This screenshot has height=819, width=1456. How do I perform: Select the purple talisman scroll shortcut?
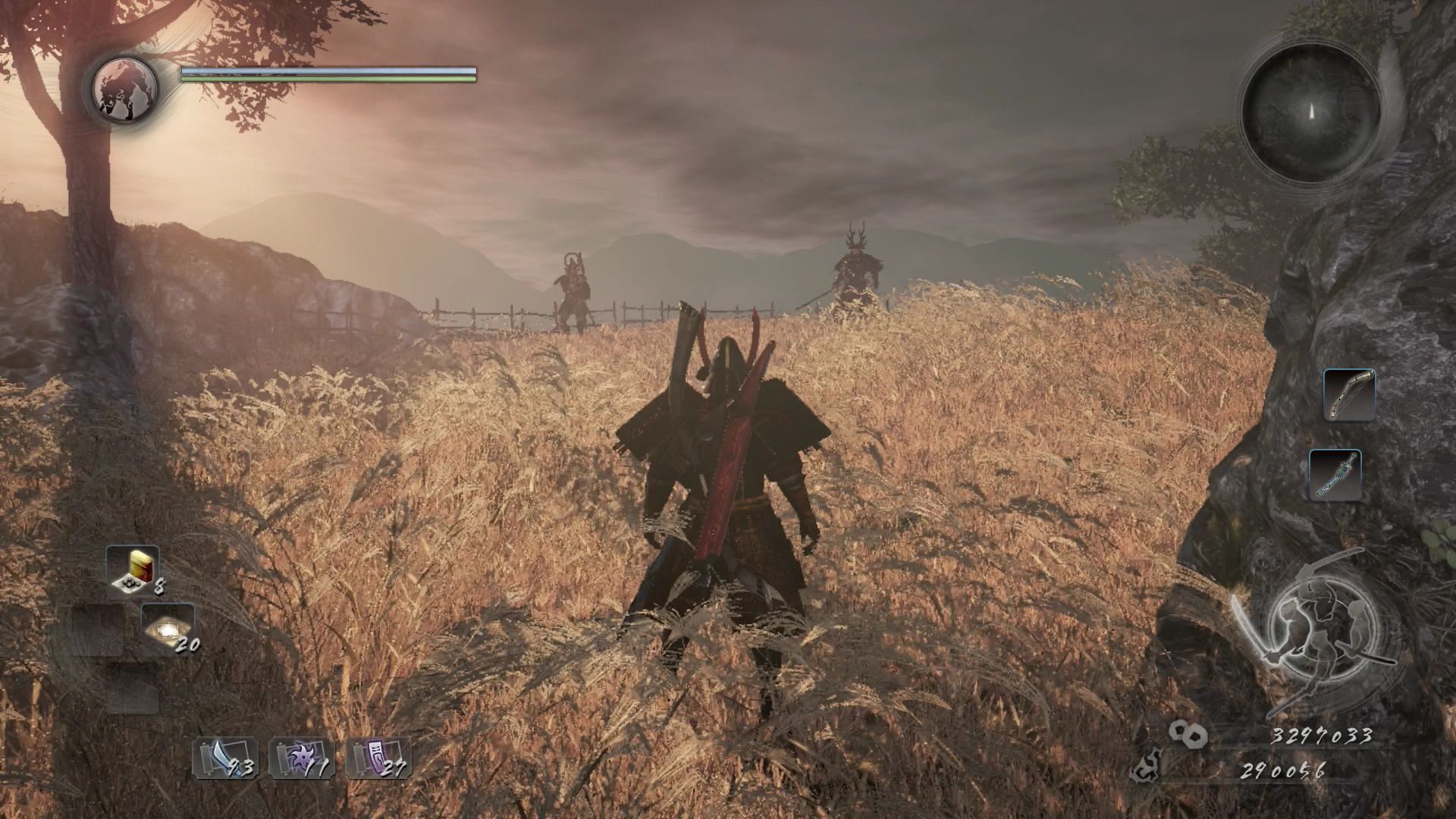[378, 757]
